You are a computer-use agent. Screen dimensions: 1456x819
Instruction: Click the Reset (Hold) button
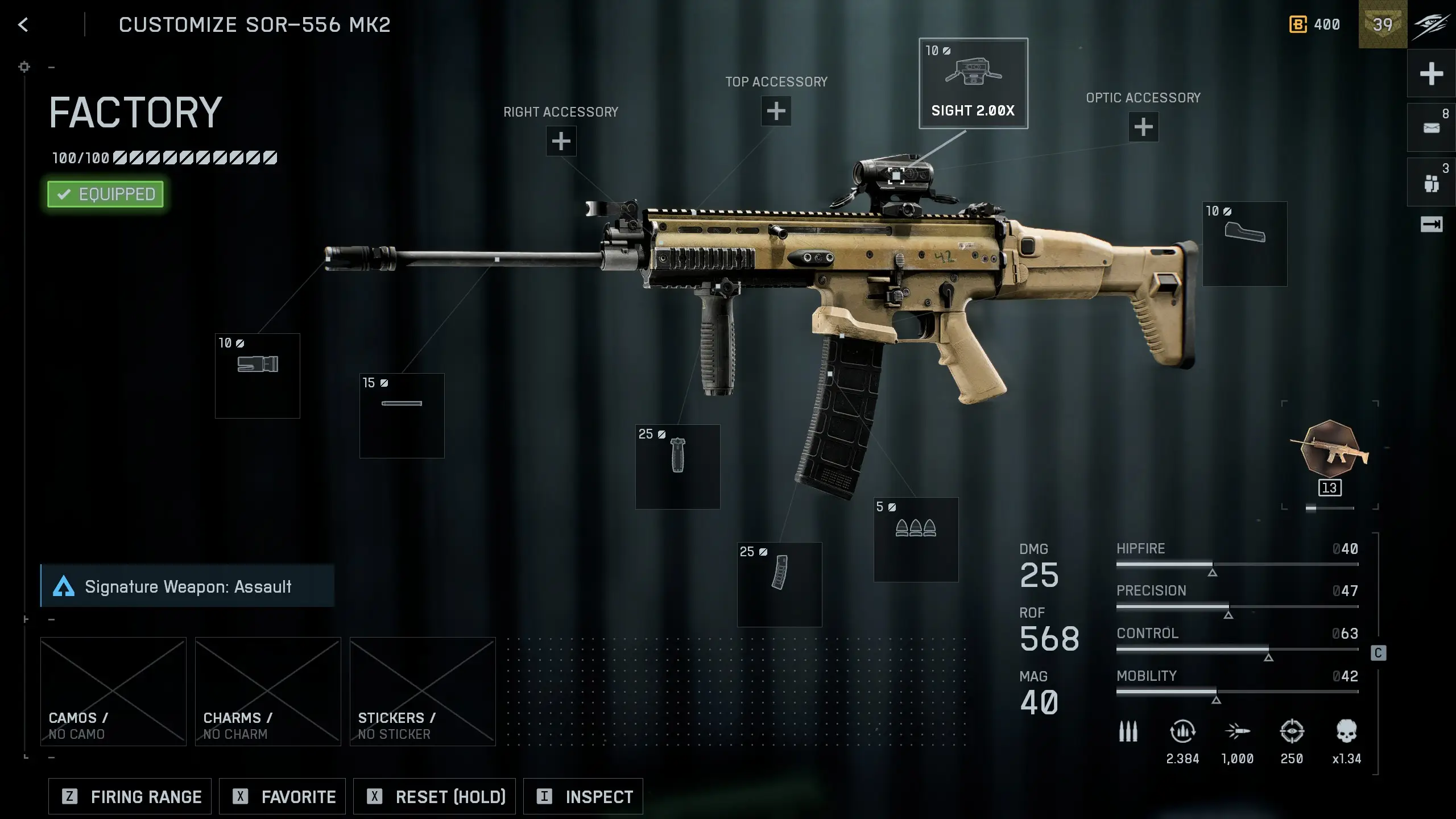pos(435,797)
